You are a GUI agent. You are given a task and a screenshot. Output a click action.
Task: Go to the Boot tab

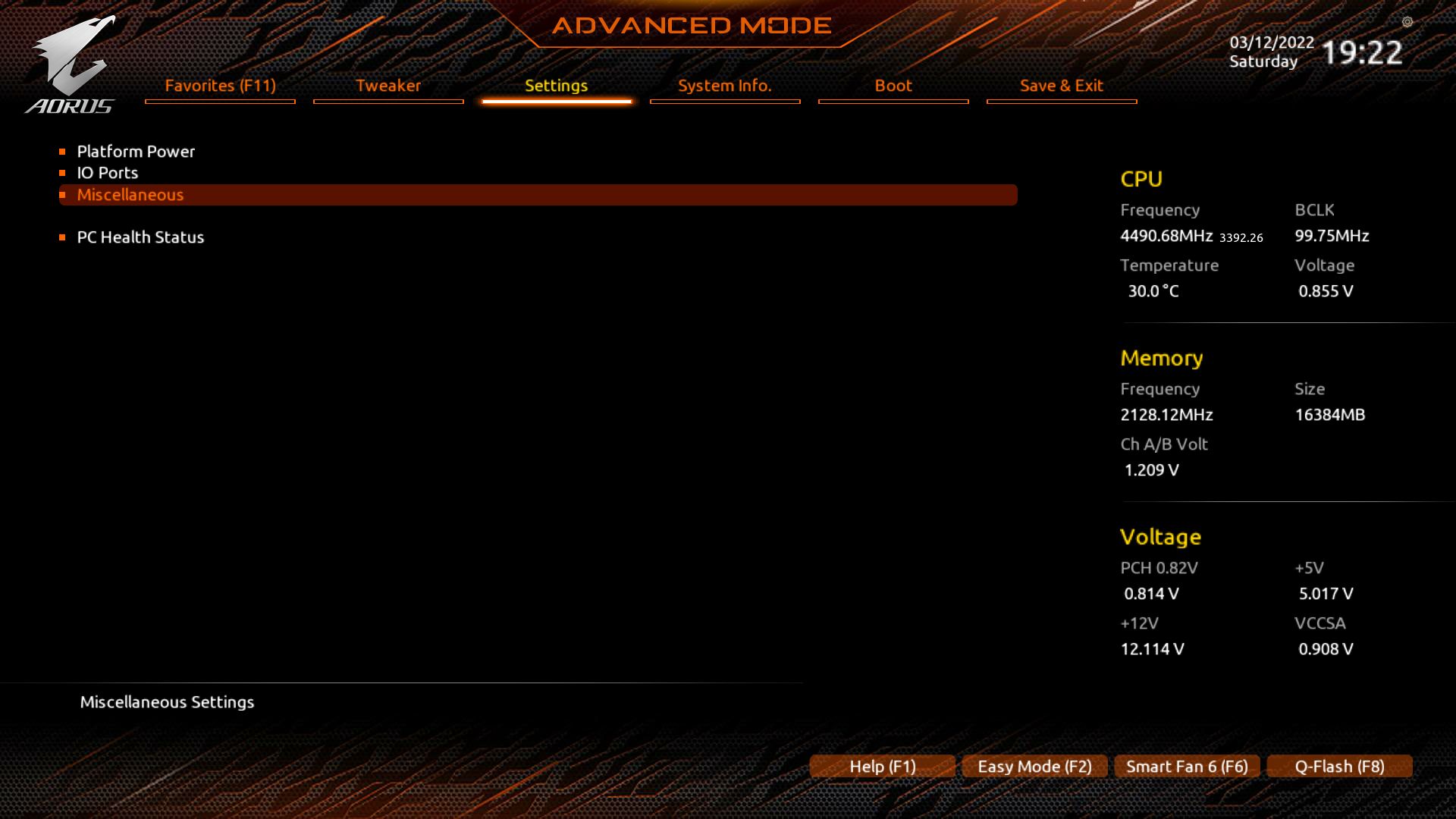[893, 86]
